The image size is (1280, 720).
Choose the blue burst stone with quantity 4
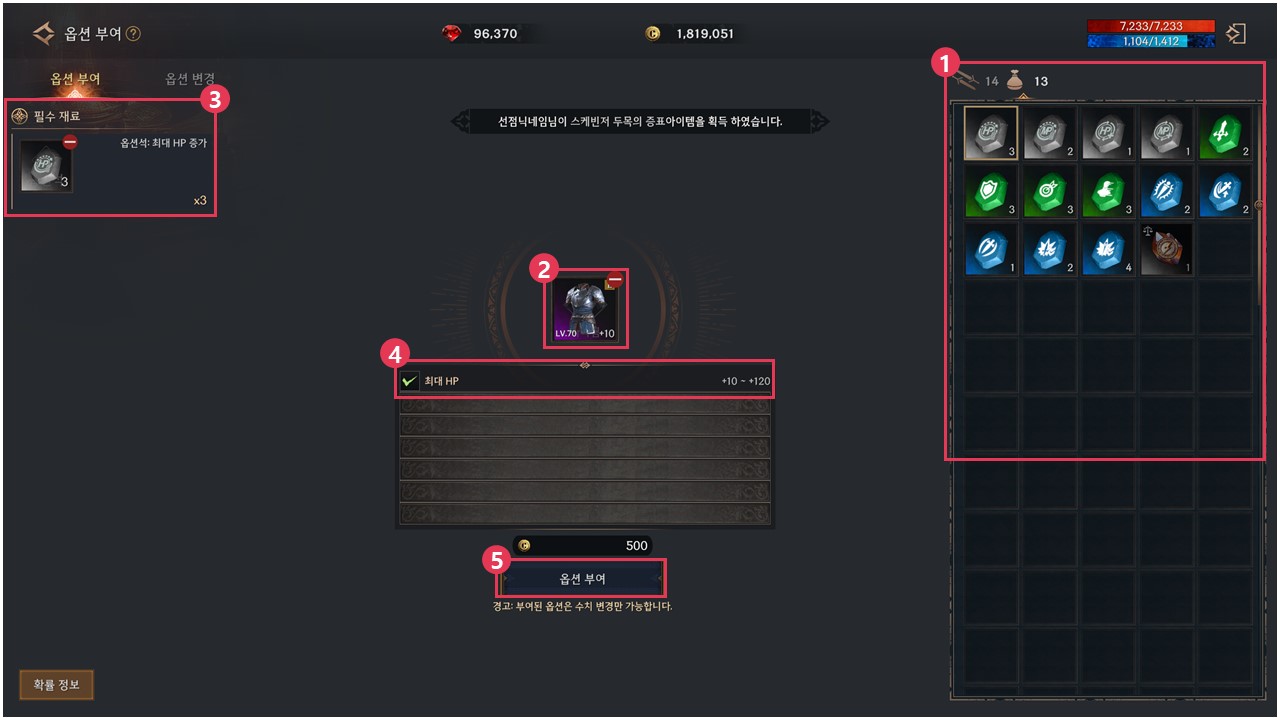1108,250
